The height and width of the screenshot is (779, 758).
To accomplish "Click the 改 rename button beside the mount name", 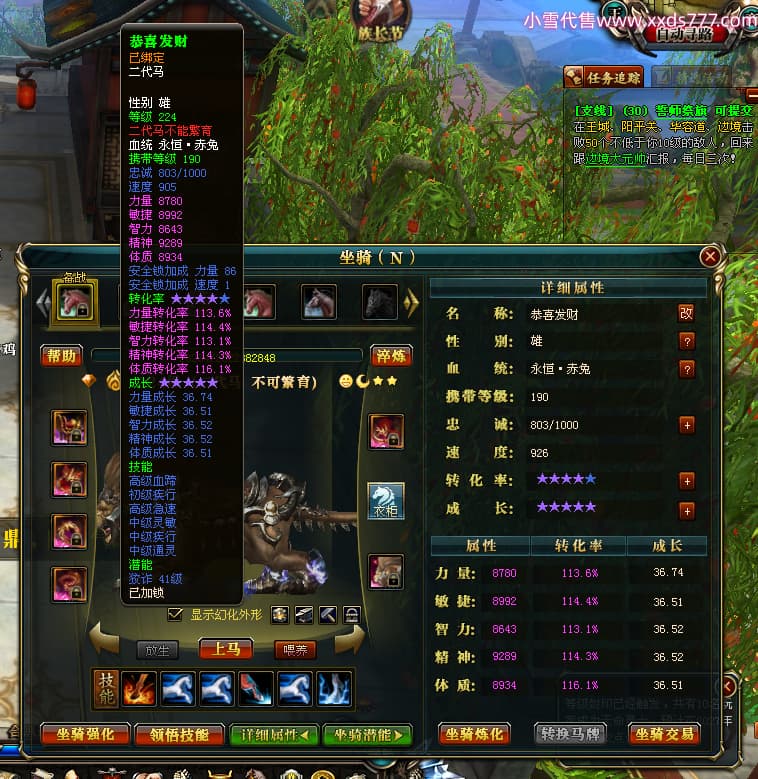I will click(x=686, y=312).
